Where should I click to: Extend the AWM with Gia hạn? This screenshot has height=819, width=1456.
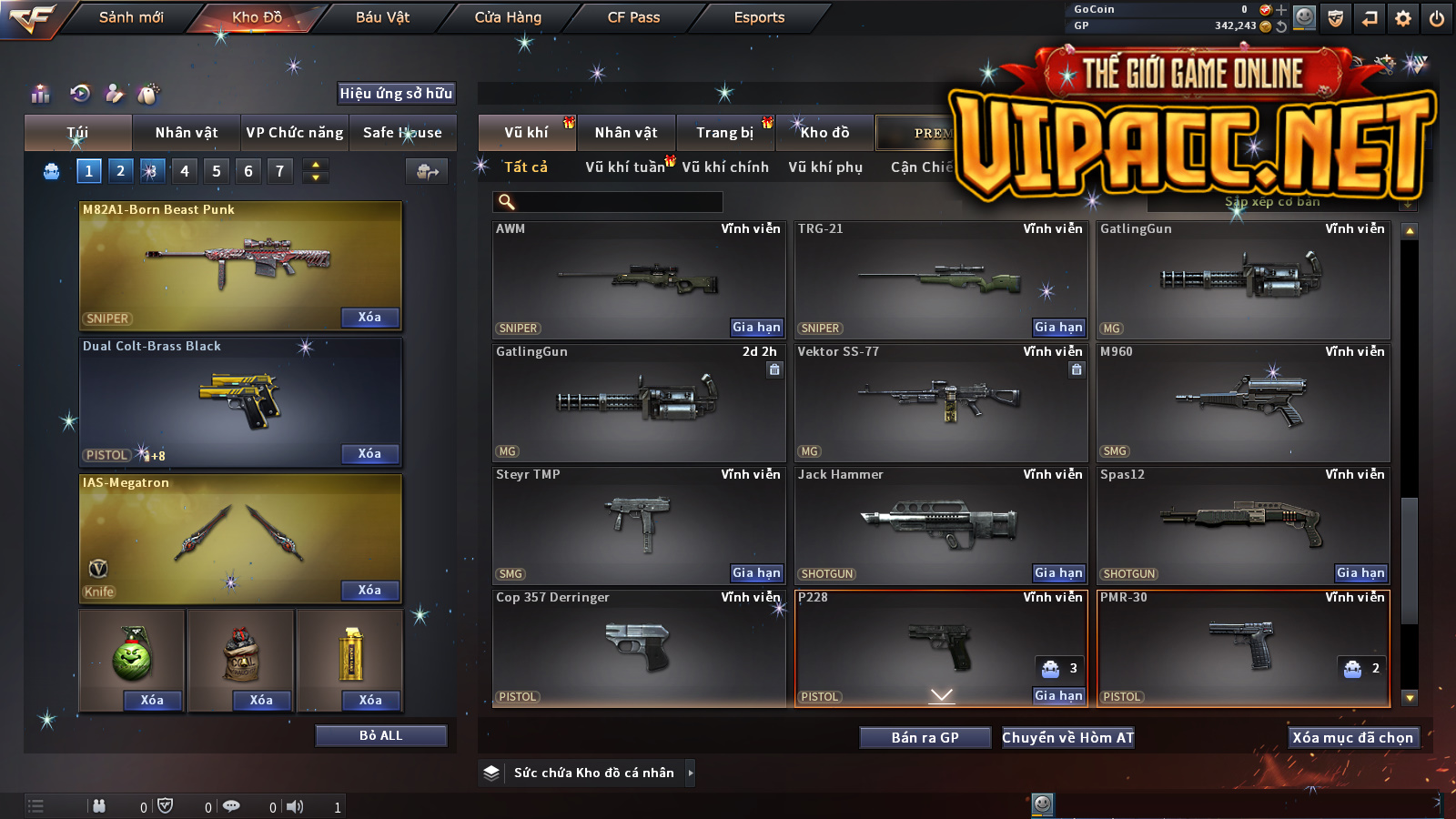click(x=756, y=328)
